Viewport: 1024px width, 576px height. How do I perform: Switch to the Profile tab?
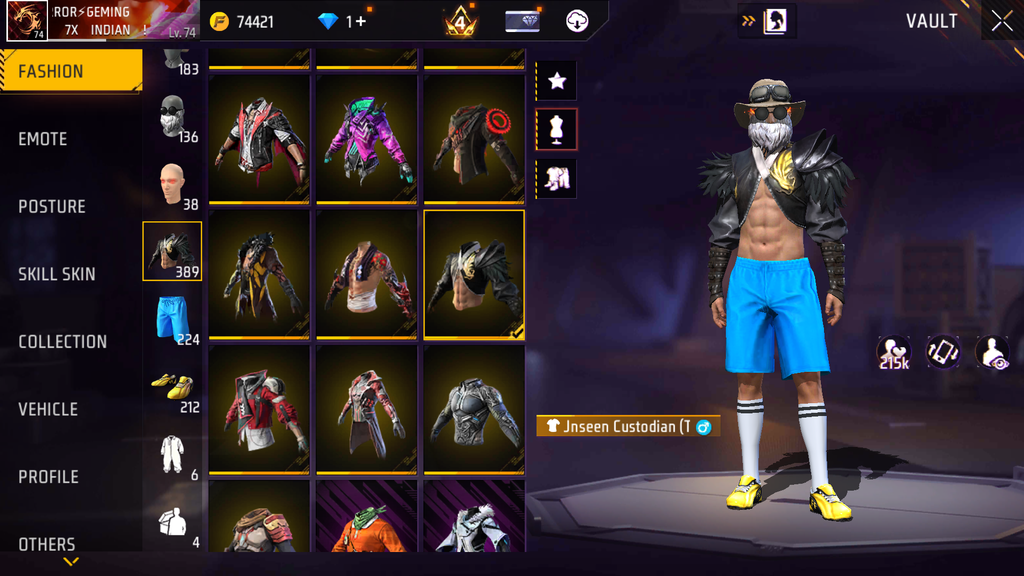pos(48,477)
